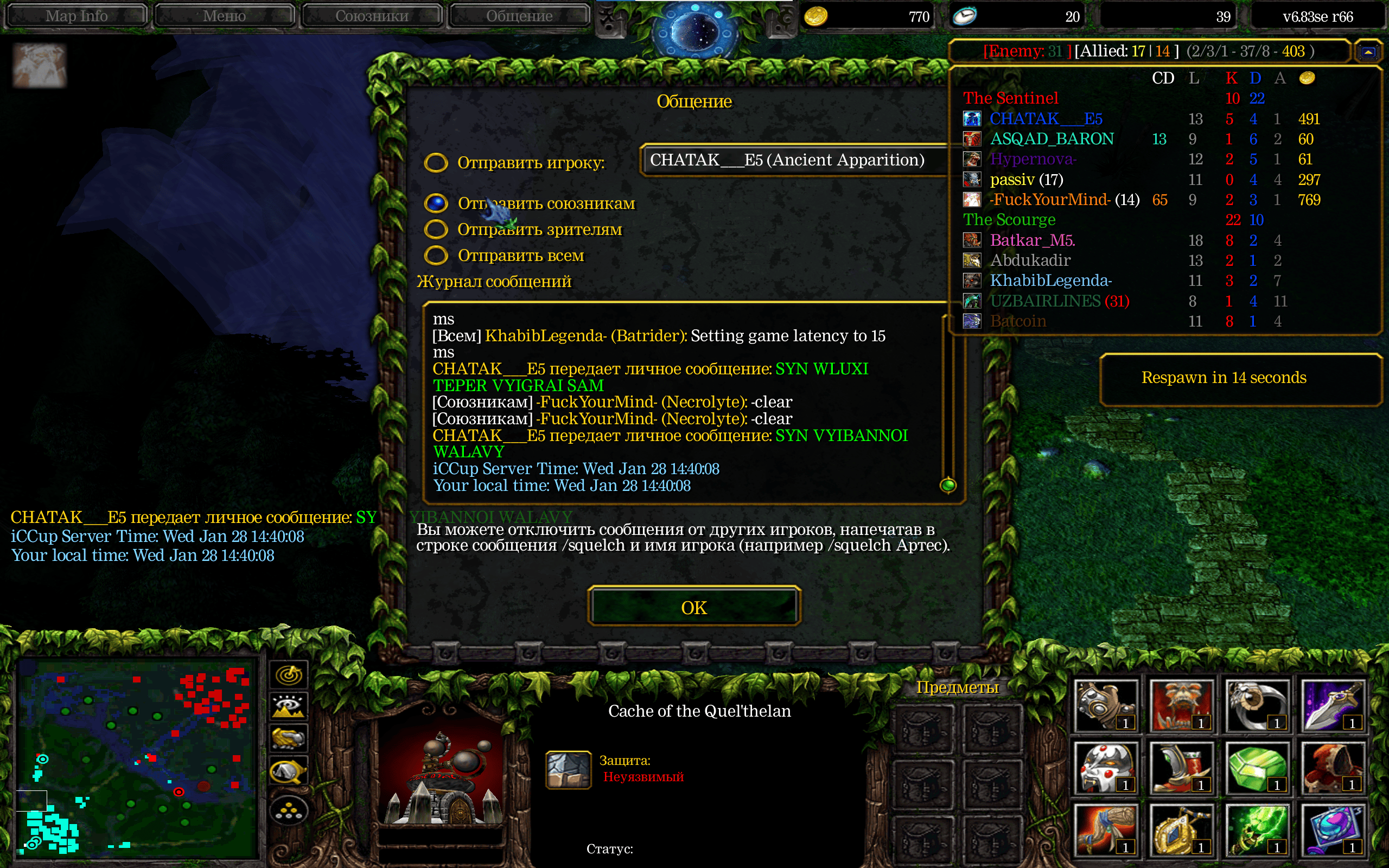The width and height of the screenshot is (1389, 868).
Task: Toggle minimap ally color handshake button
Action: pyautogui.click(x=289, y=738)
